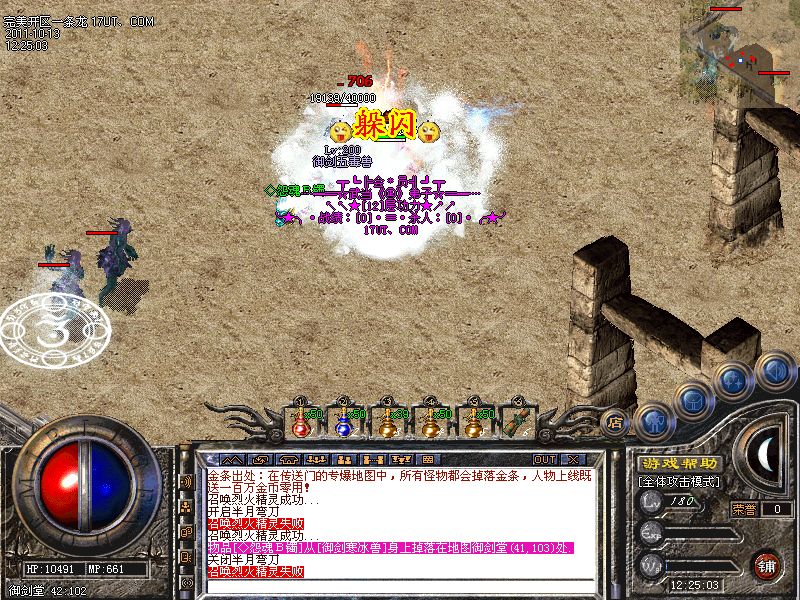Click the red 铺 stall button
The width and height of the screenshot is (800, 600).
[x=767, y=566]
